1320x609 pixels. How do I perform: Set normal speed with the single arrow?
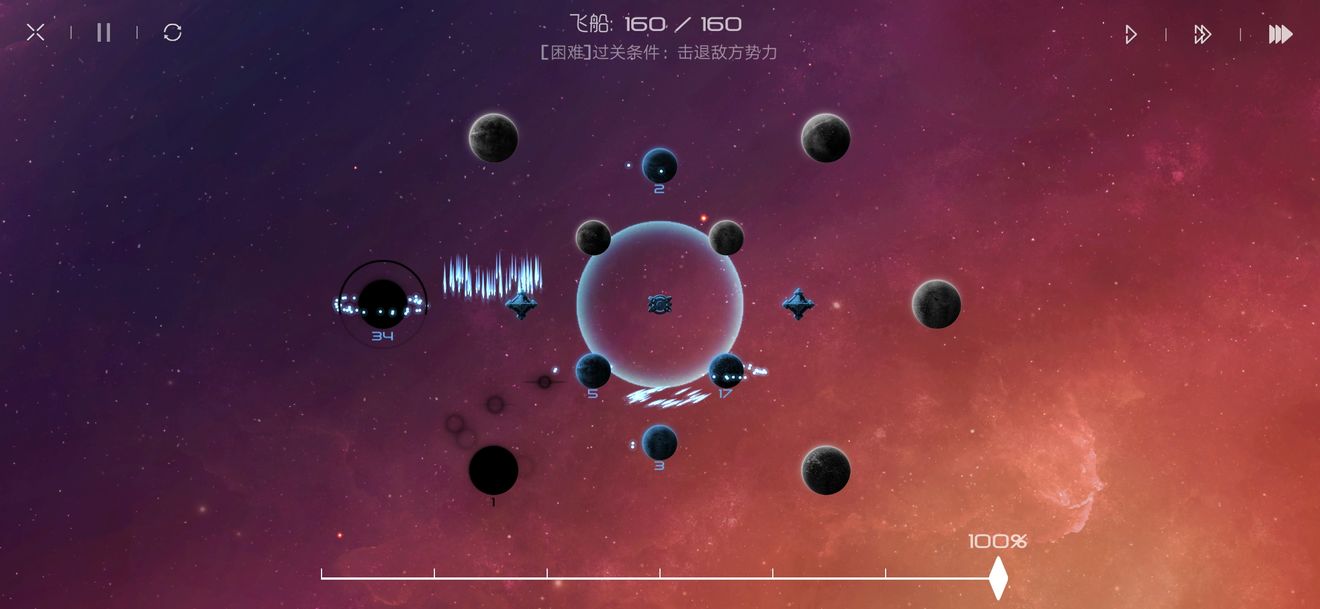pyautogui.click(x=1130, y=35)
